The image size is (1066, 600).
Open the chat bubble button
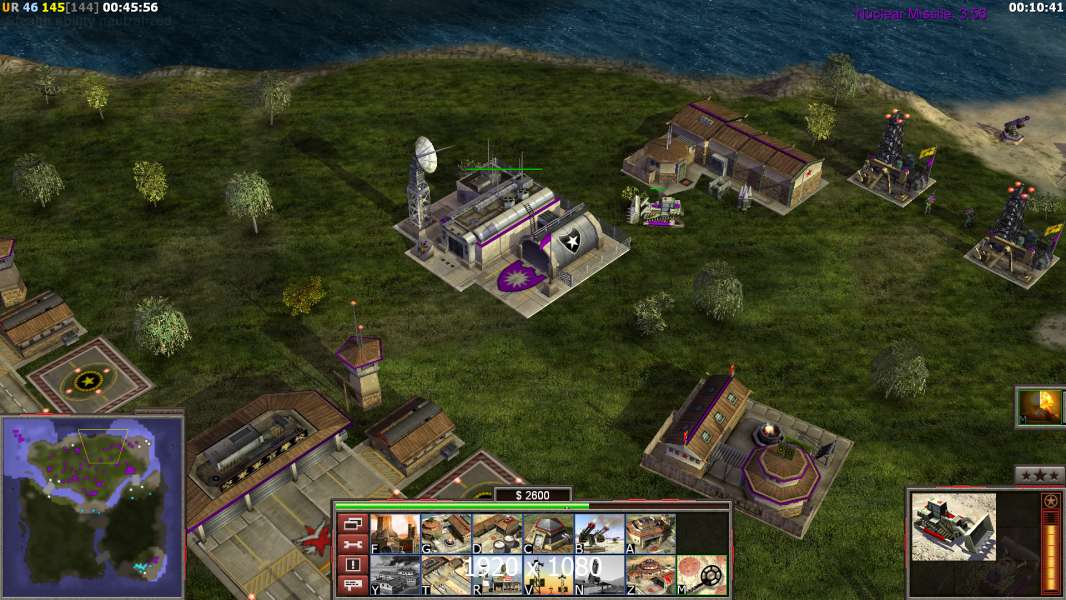coord(351,585)
